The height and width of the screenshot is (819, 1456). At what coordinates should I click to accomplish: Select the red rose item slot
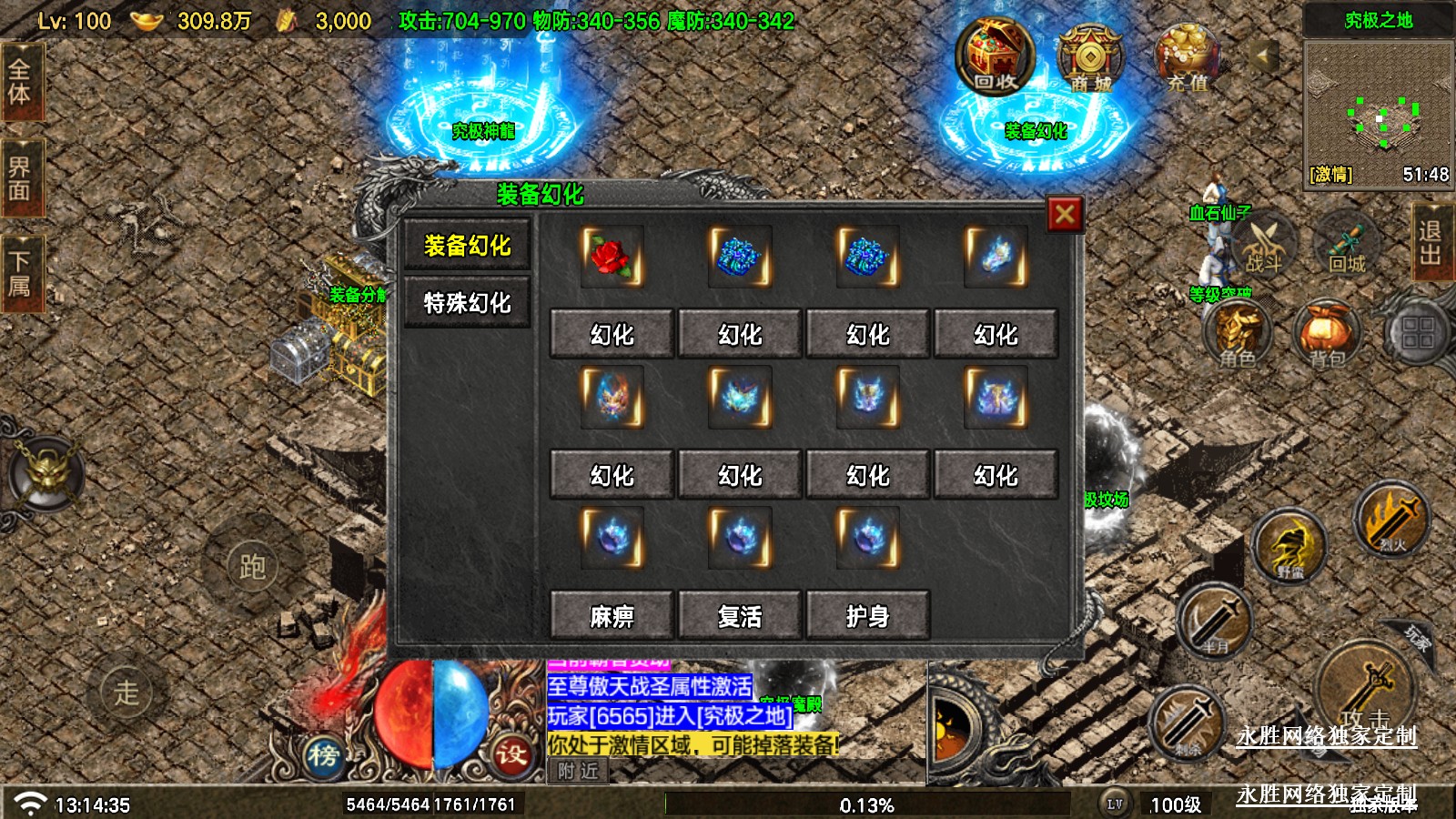(x=612, y=257)
